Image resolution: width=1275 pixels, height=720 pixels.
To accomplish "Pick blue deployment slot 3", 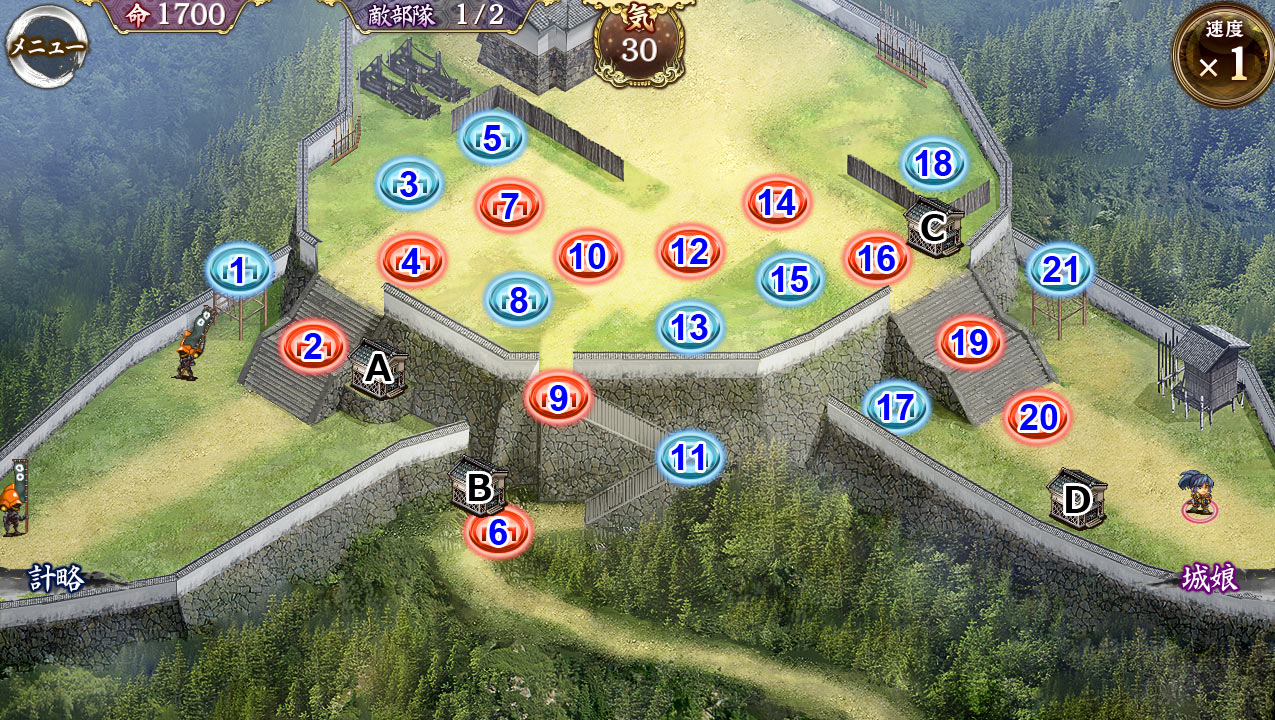I will pos(409,185).
